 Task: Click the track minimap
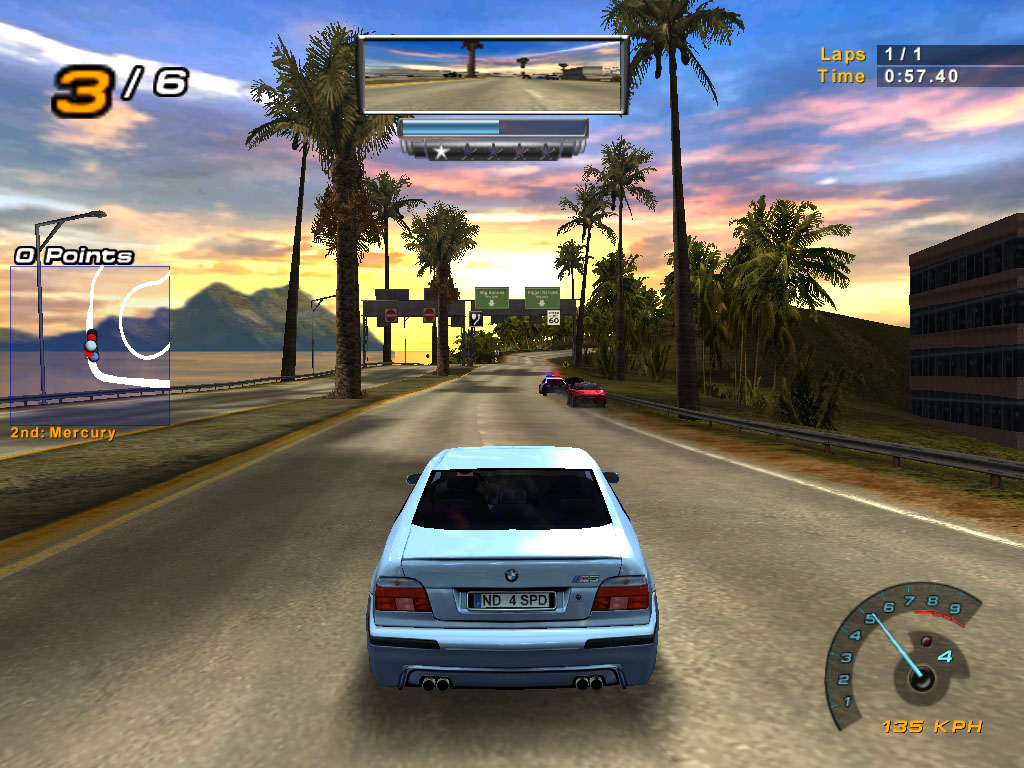coord(90,345)
